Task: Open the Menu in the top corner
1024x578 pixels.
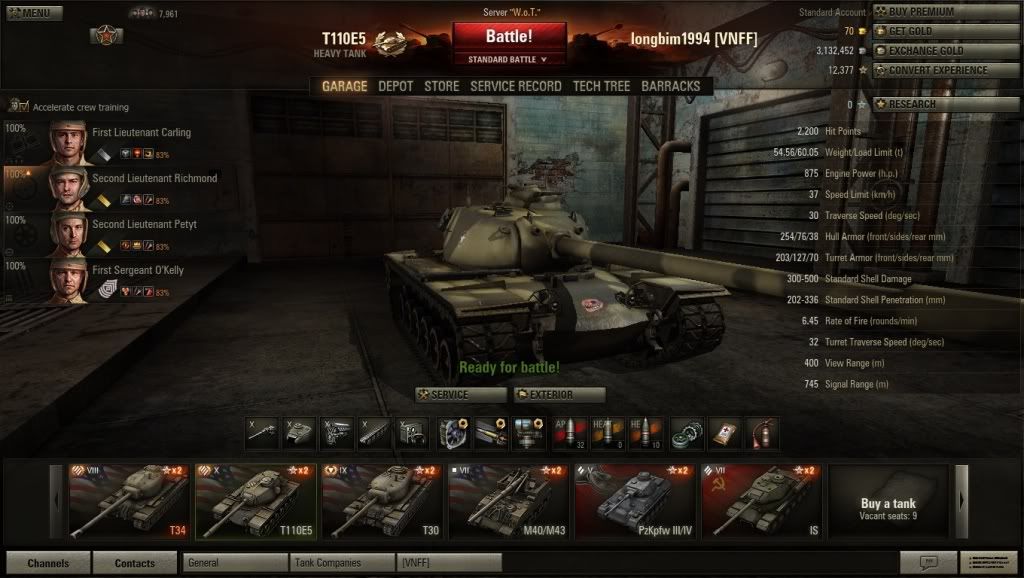Action: (33, 13)
